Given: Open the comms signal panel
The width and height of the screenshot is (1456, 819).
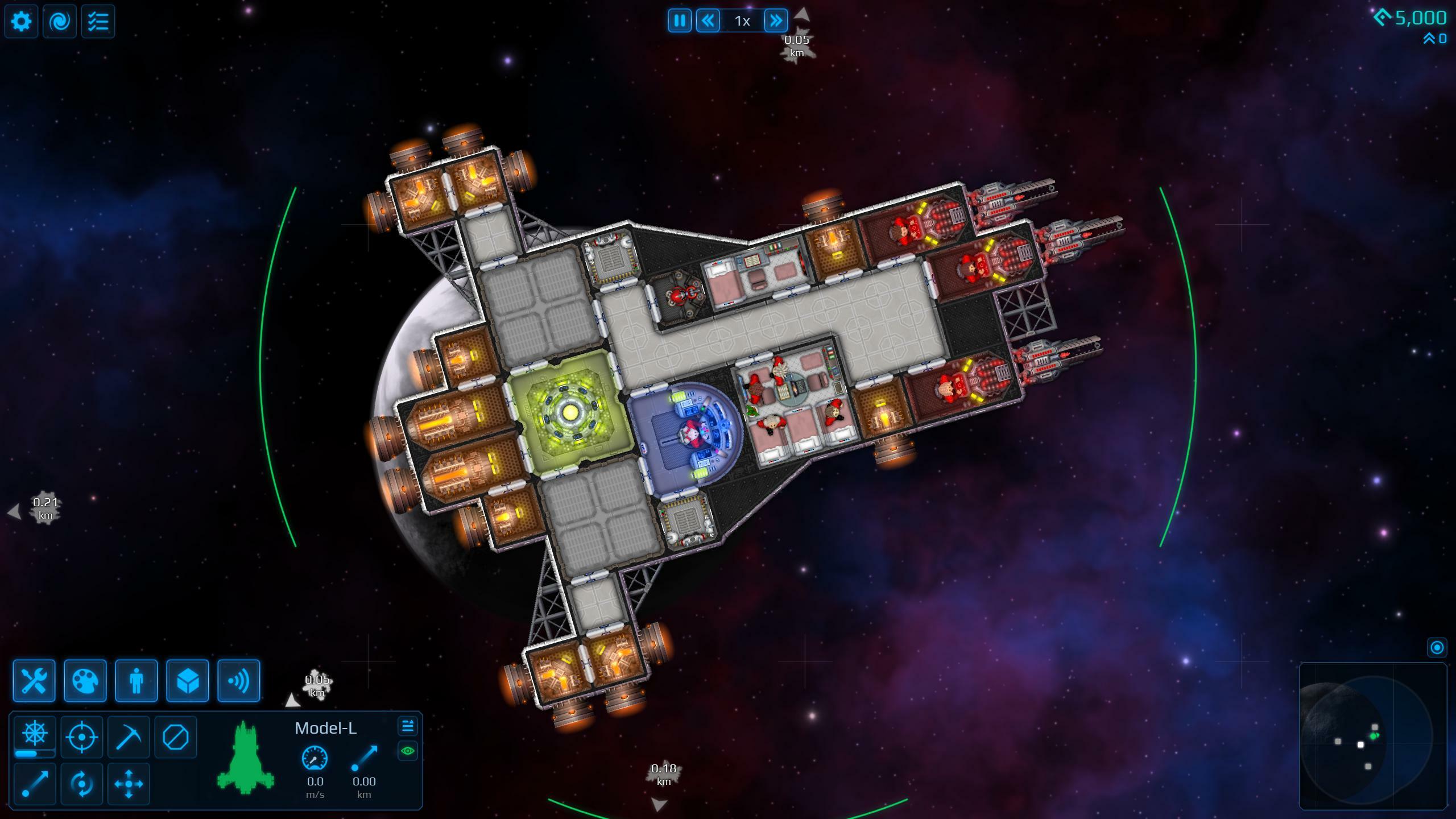Looking at the screenshot, I should (239, 681).
